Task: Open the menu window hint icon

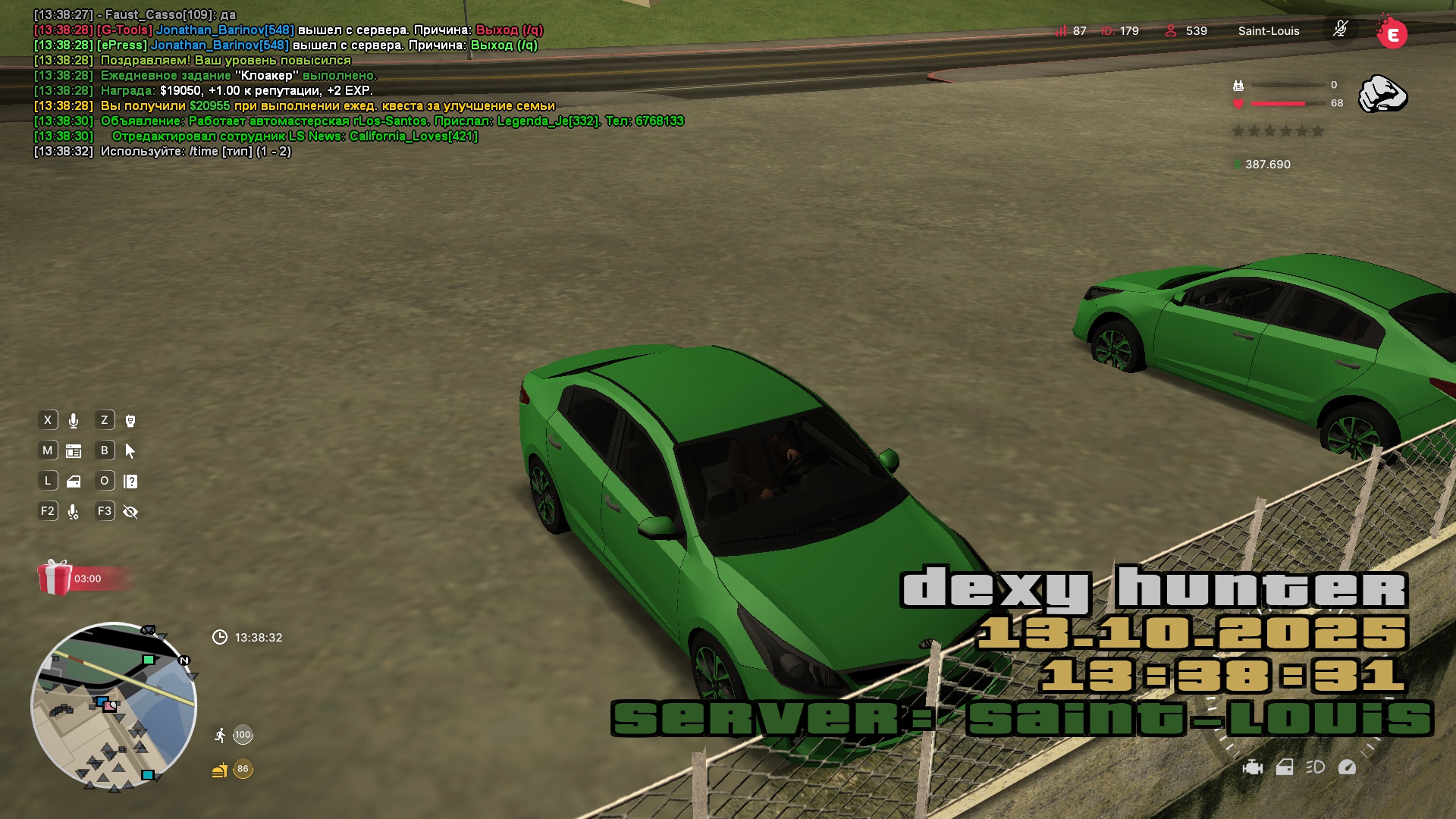Action: [x=74, y=451]
